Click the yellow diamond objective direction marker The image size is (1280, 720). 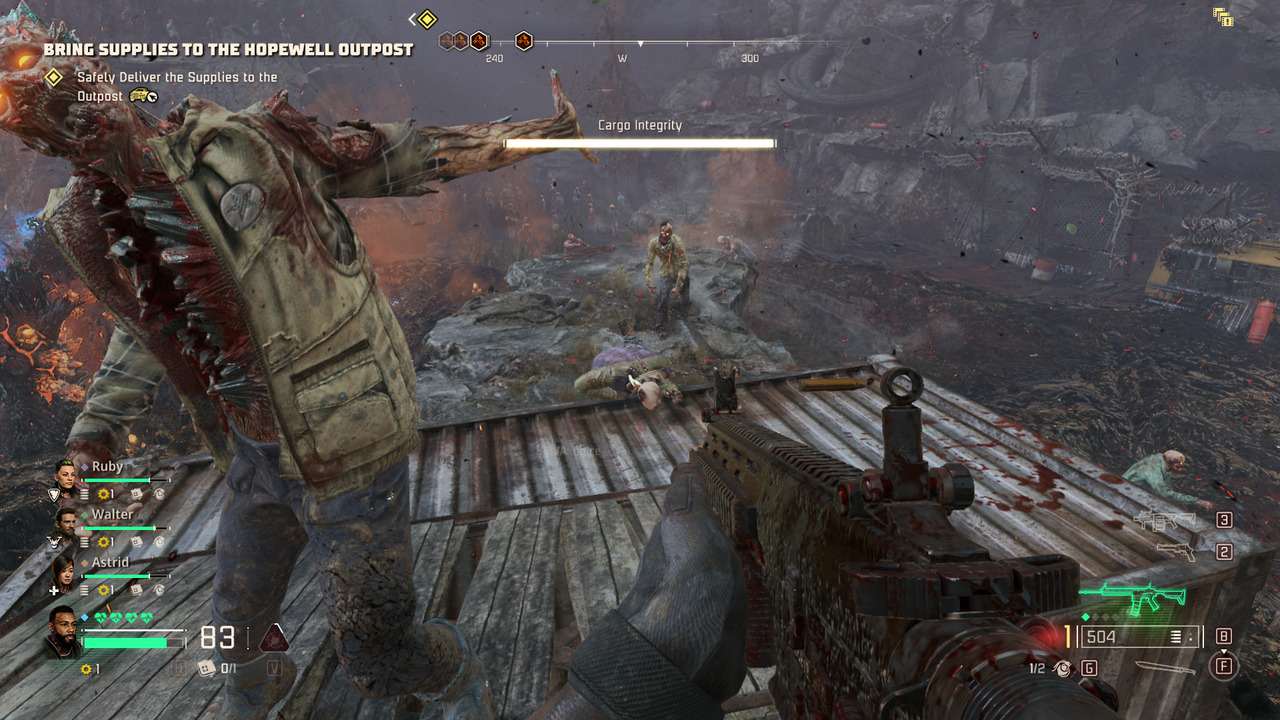[x=428, y=19]
